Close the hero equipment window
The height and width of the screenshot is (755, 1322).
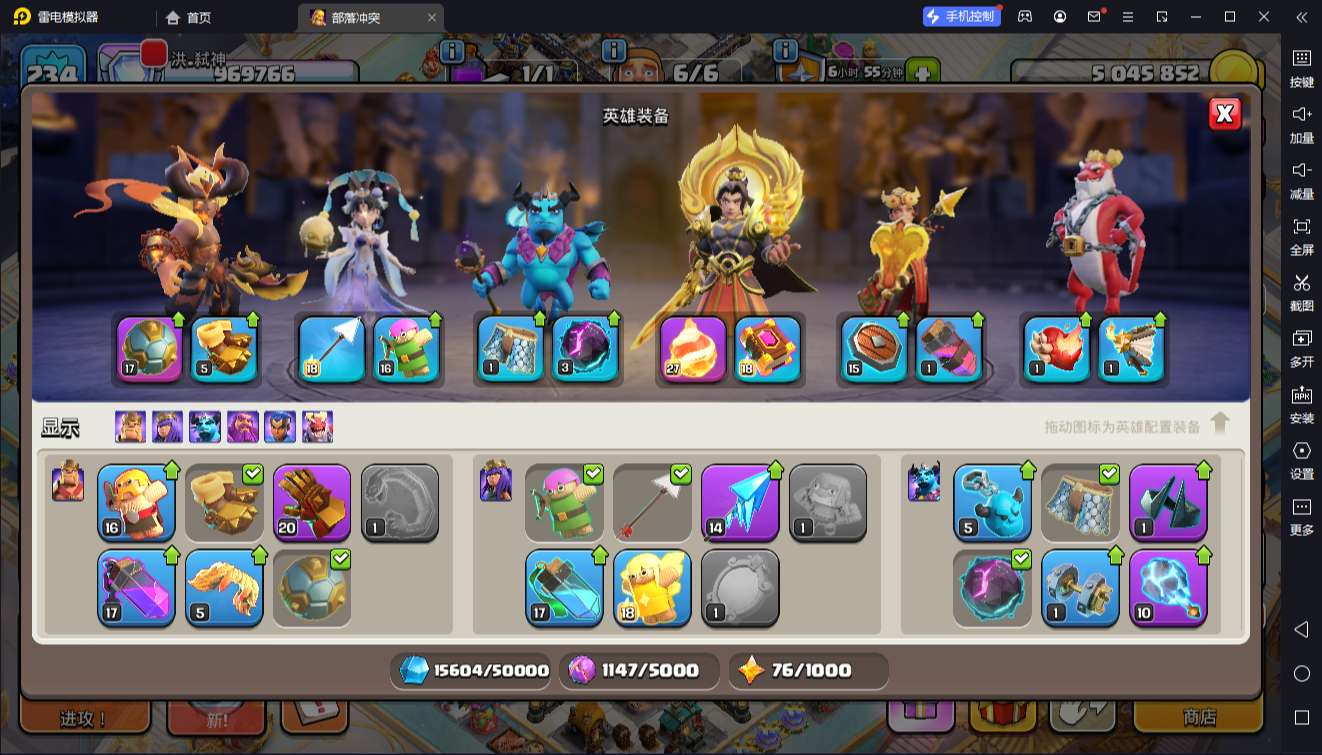tap(1224, 114)
